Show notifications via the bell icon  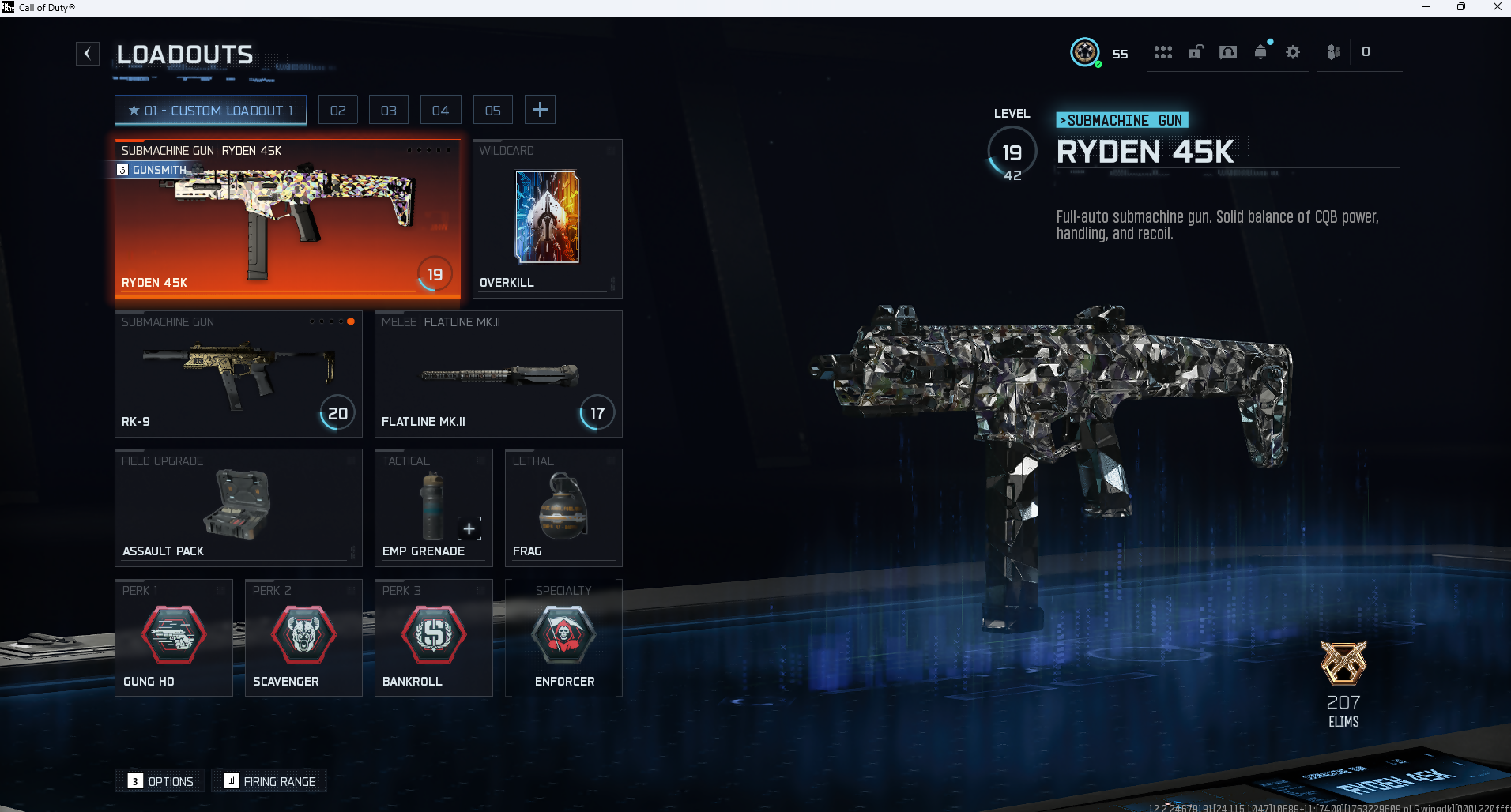click(x=1260, y=52)
